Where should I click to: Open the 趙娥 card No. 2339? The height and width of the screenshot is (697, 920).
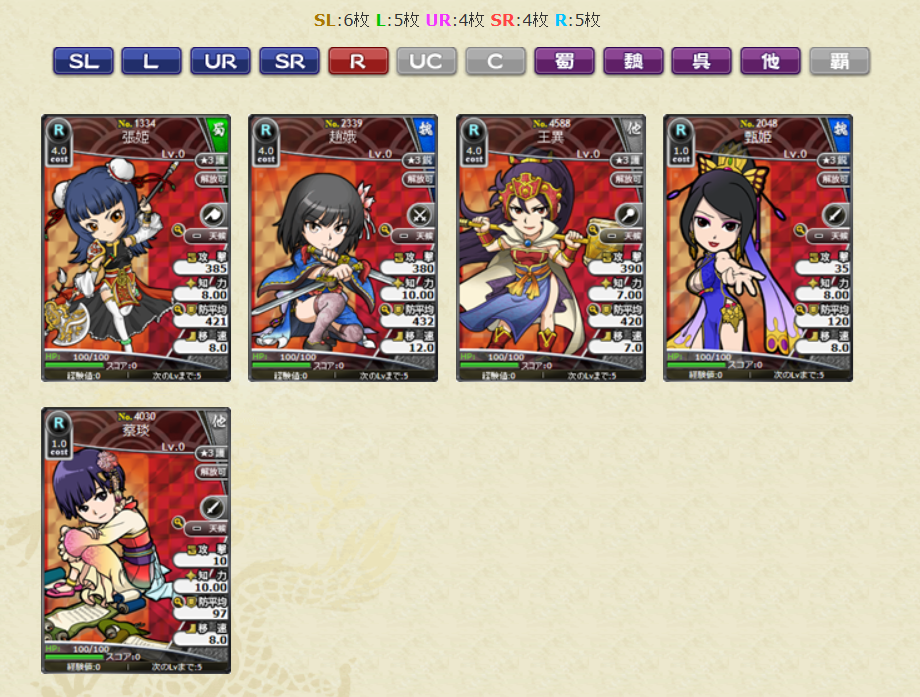pyautogui.click(x=343, y=248)
